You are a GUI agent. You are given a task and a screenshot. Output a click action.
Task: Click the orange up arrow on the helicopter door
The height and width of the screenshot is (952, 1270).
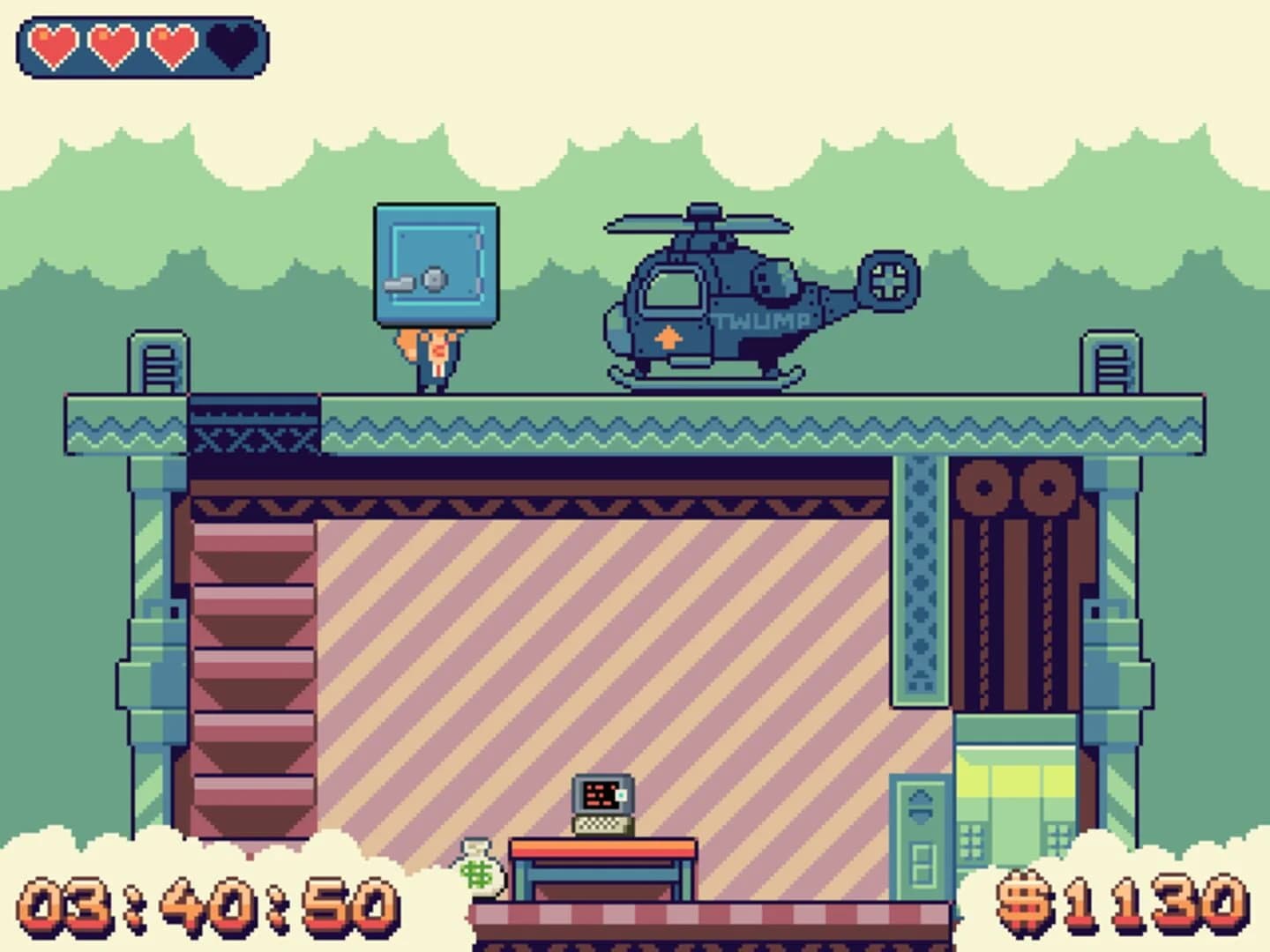(668, 336)
